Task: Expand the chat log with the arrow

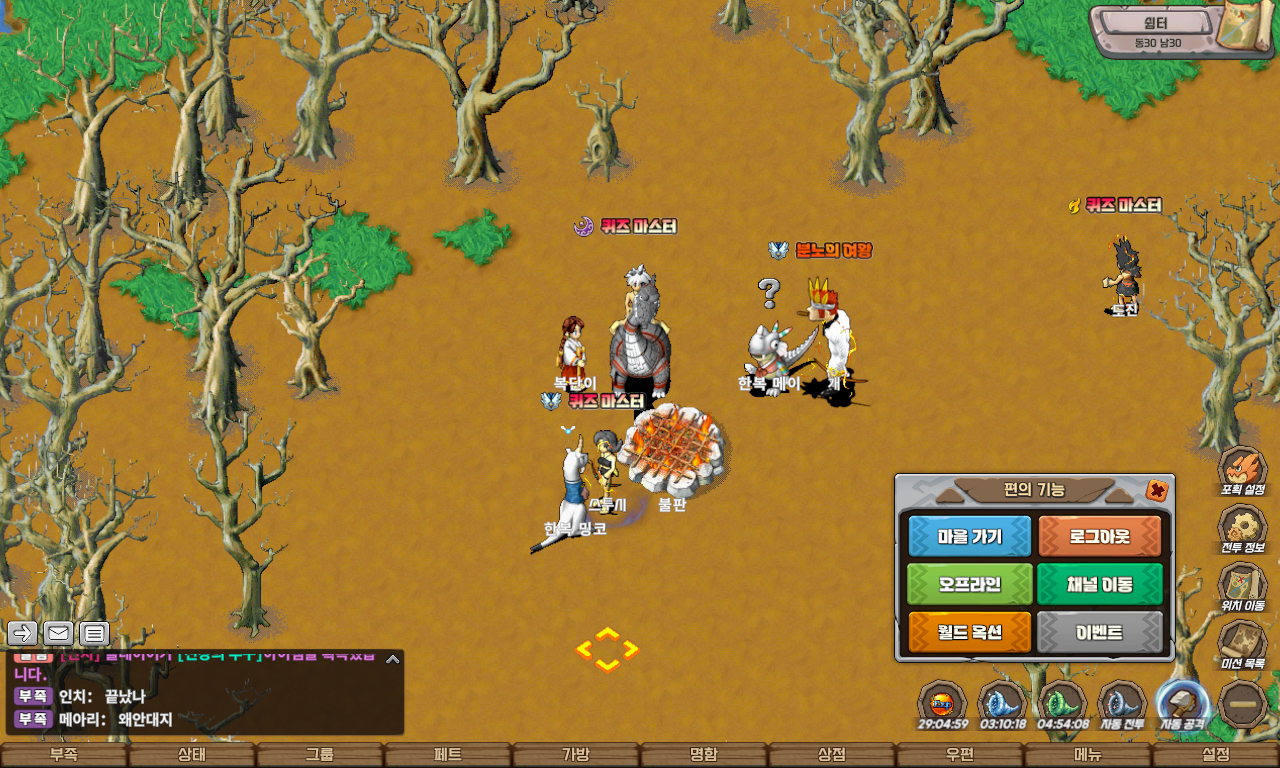Action: pos(393,659)
